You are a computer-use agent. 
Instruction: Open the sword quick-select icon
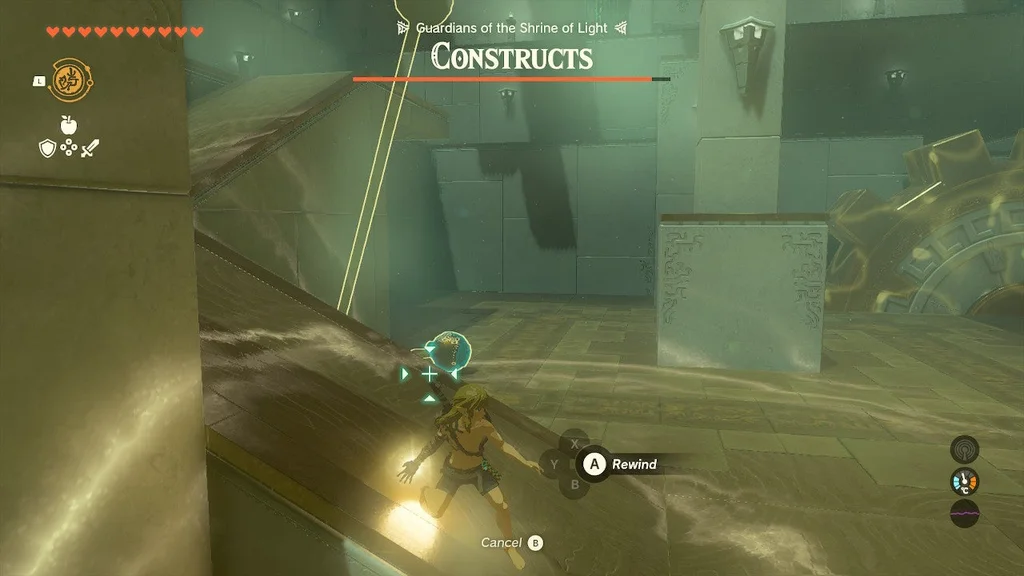90,148
